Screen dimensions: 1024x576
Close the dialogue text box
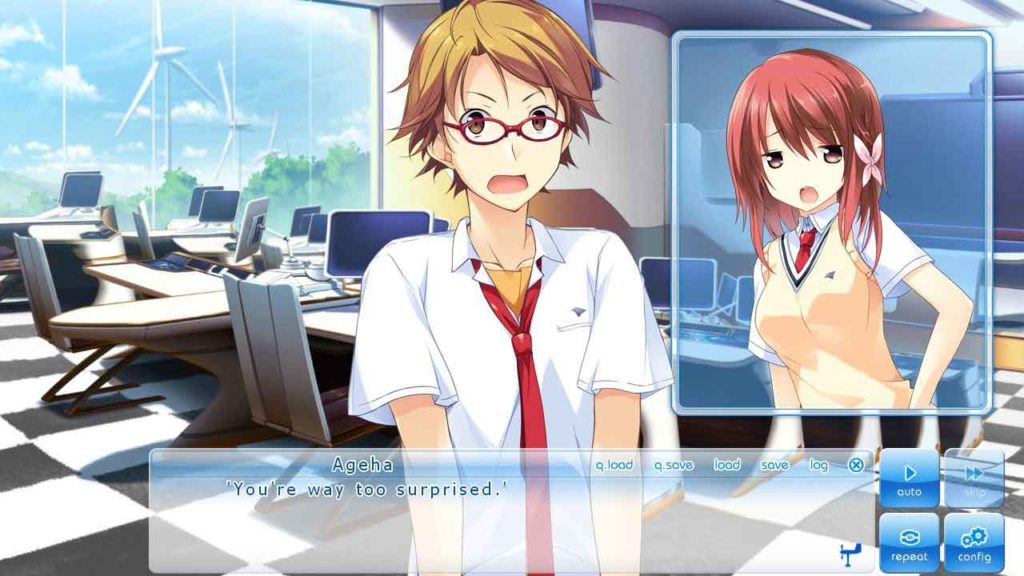click(856, 465)
